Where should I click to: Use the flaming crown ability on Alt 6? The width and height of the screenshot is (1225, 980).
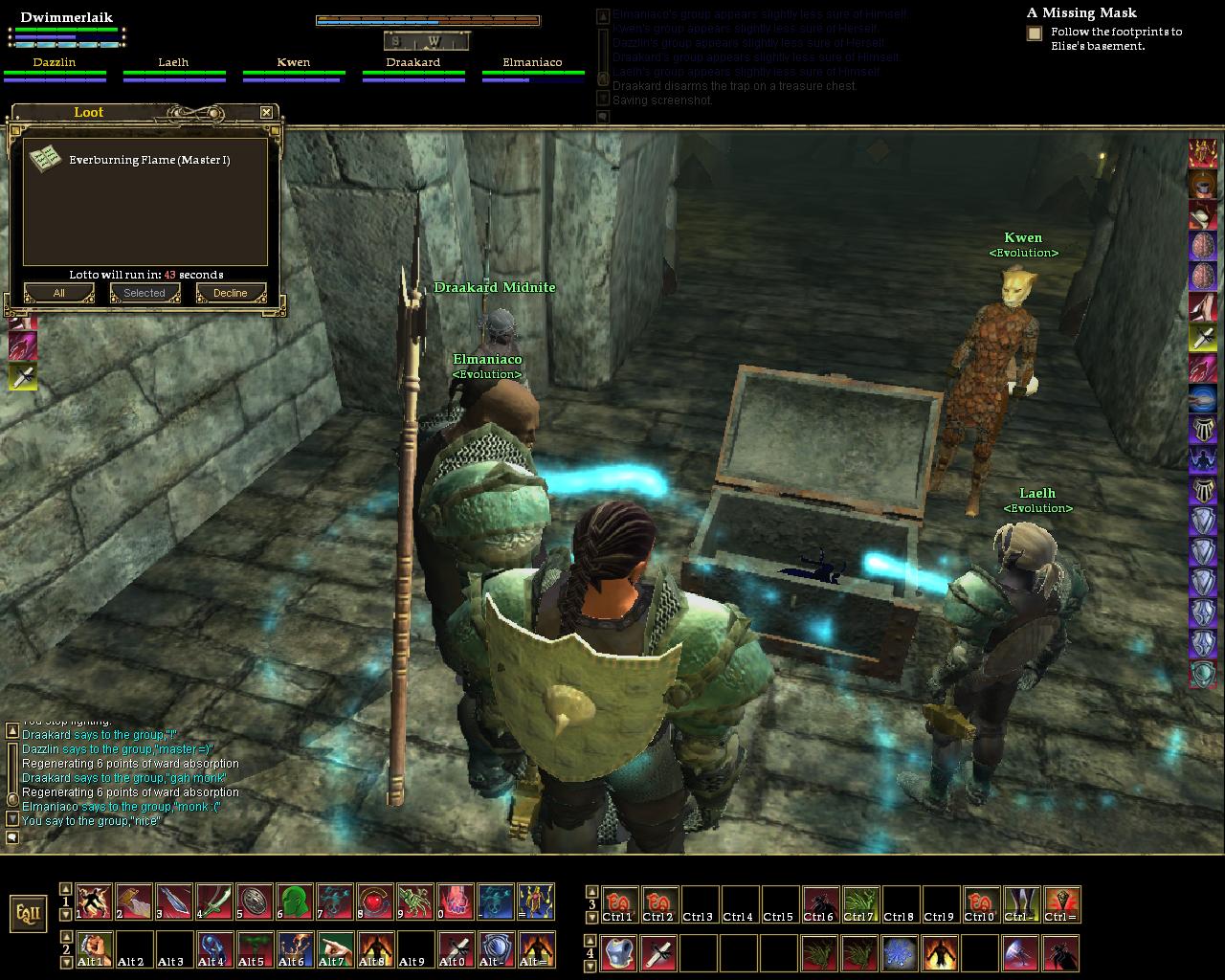point(294,950)
